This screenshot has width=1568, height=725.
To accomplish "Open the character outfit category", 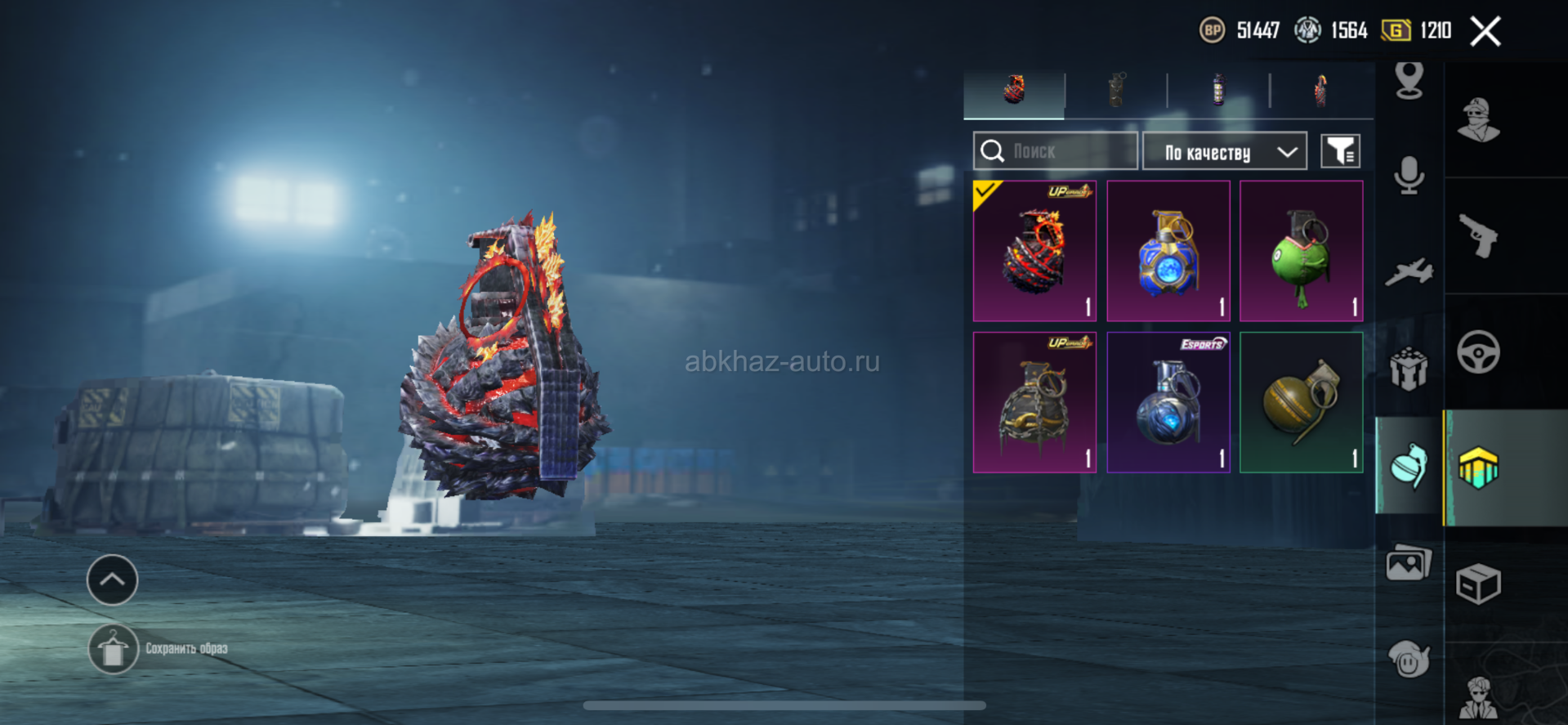I will pyautogui.click(x=1478, y=120).
